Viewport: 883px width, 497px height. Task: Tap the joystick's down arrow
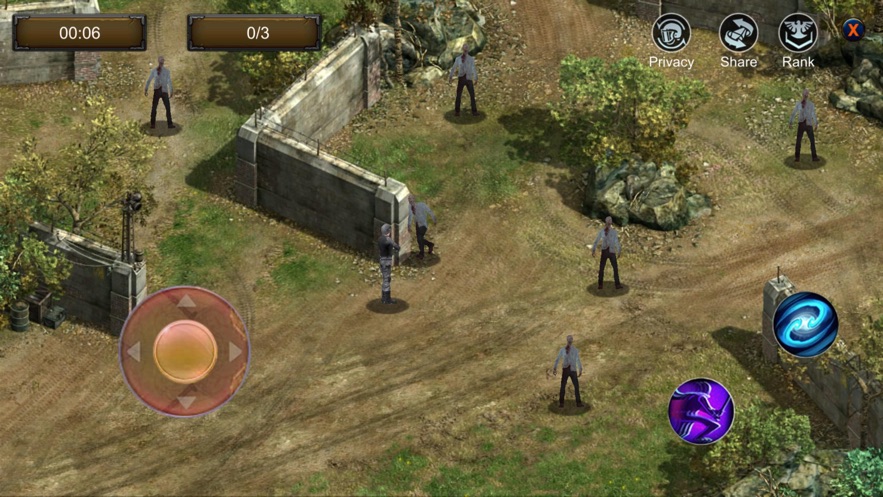[x=186, y=402]
